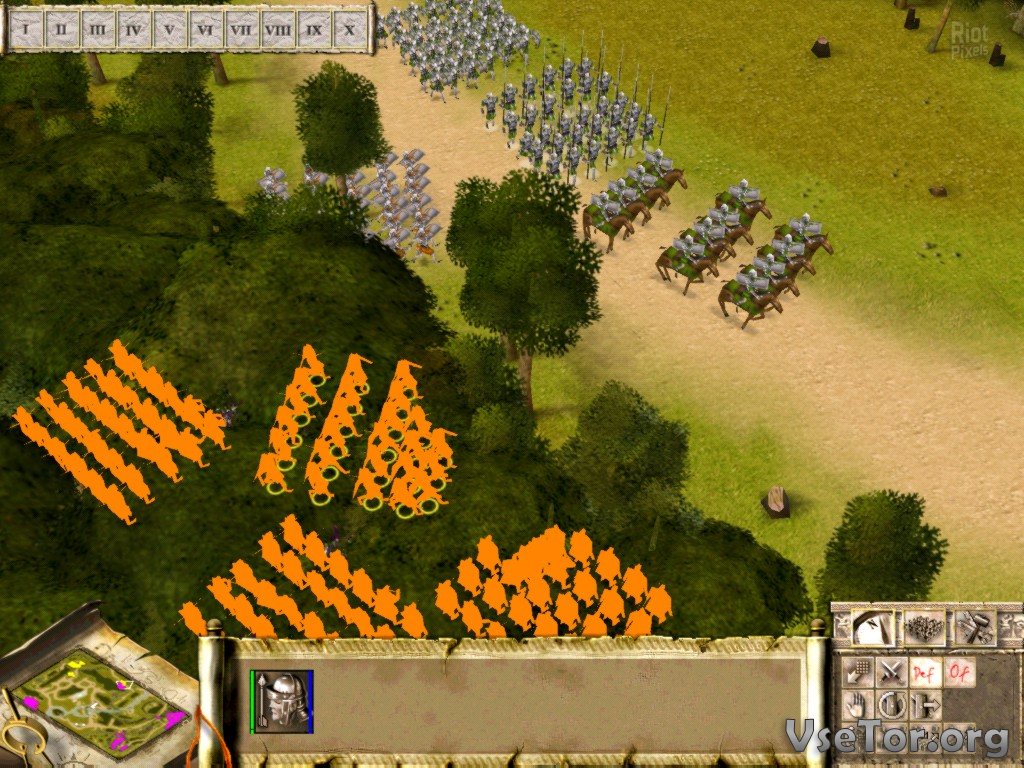Image resolution: width=1024 pixels, height=768 pixels.
Task: Open the hammer and tools tab
Action: tap(973, 628)
